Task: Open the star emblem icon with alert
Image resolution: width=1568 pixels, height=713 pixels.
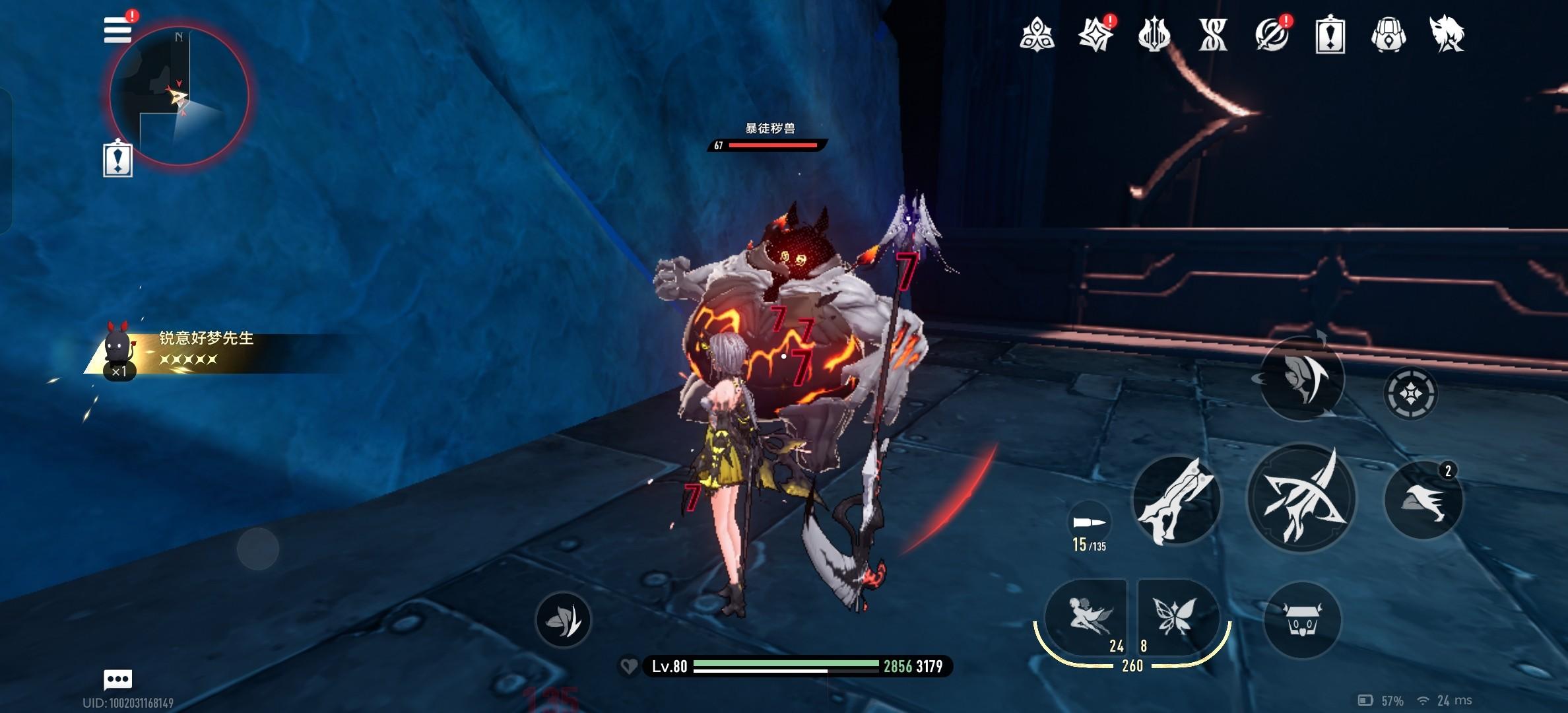Action: tap(1095, 34)
